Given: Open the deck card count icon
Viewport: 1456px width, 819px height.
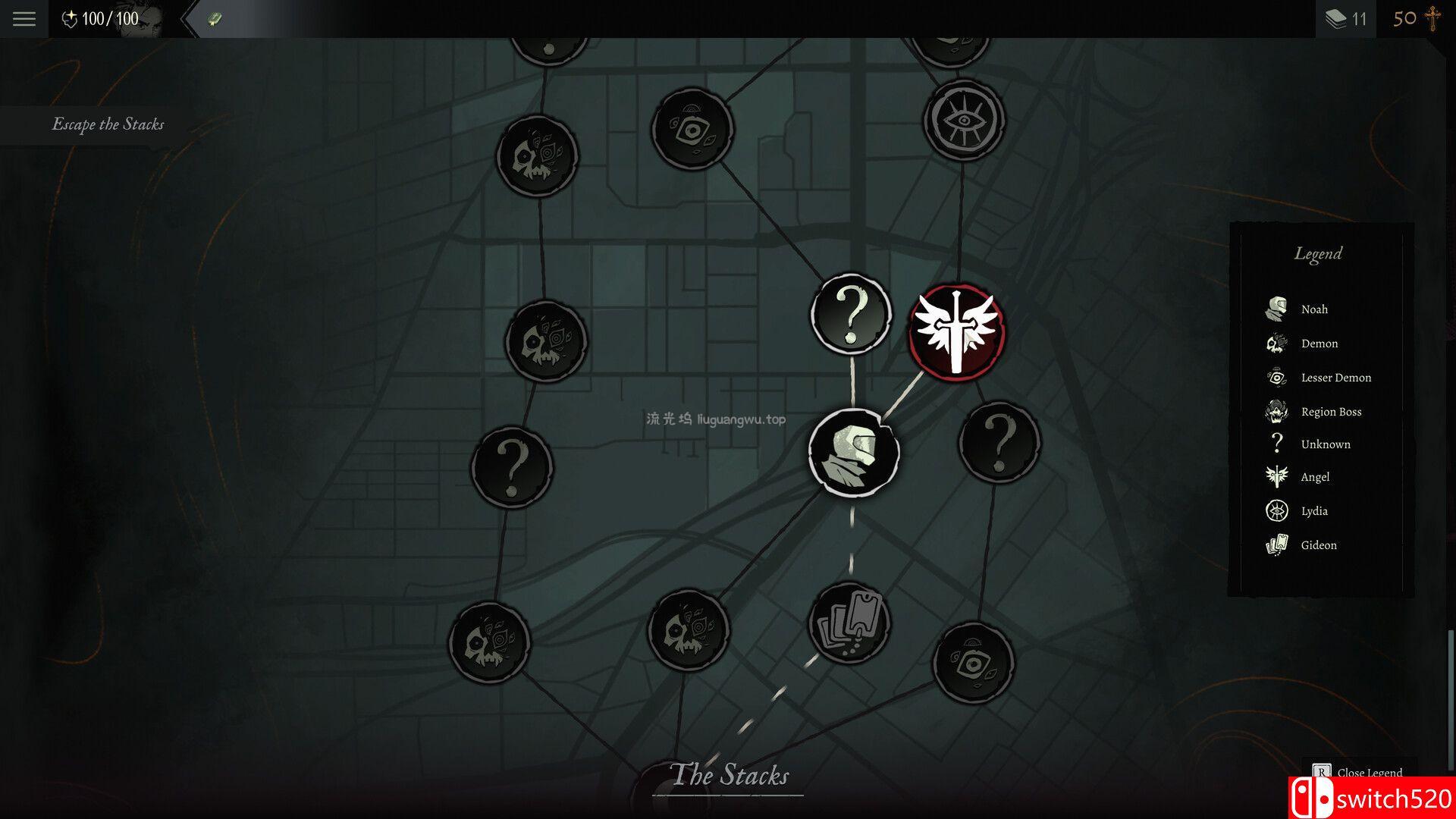Looking at the screenshot, I should pyautogui.click(x=1345, y=19).
